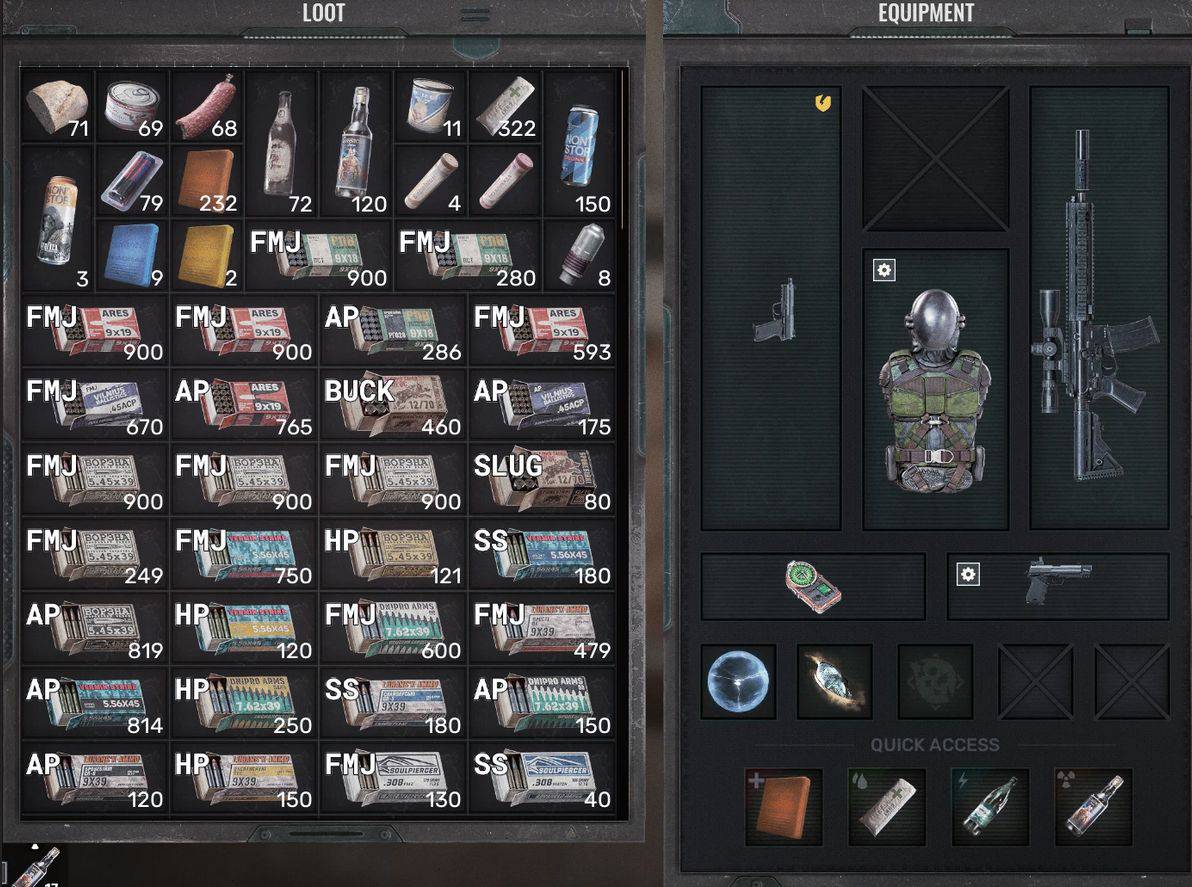This screenshot has height=887, width=1192.
Task: Pick the SS .308 Soulpiercer ammo box
Action: 542,777
